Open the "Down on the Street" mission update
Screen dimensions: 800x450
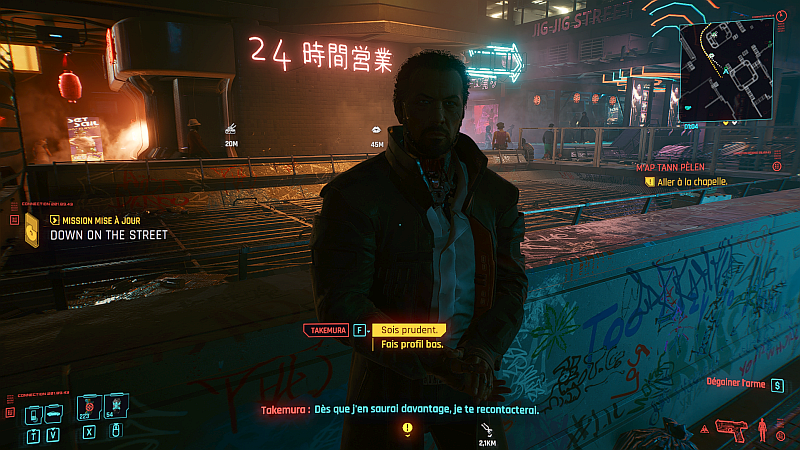tap(108, 235)
